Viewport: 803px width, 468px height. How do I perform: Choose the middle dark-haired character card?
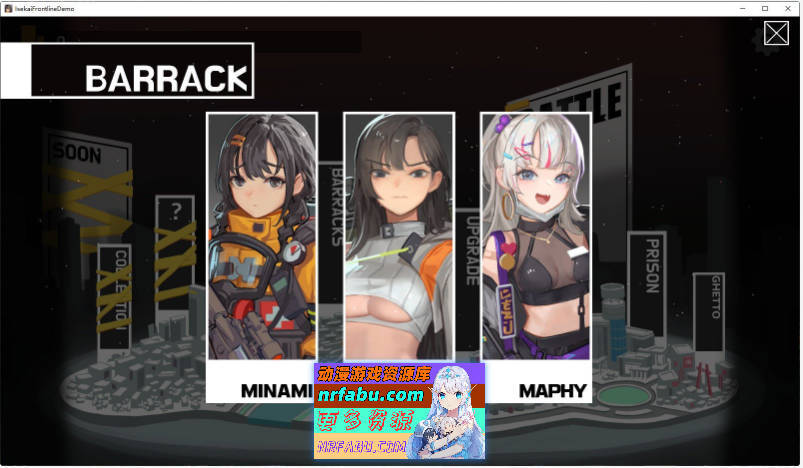click(x=399, y=235)
